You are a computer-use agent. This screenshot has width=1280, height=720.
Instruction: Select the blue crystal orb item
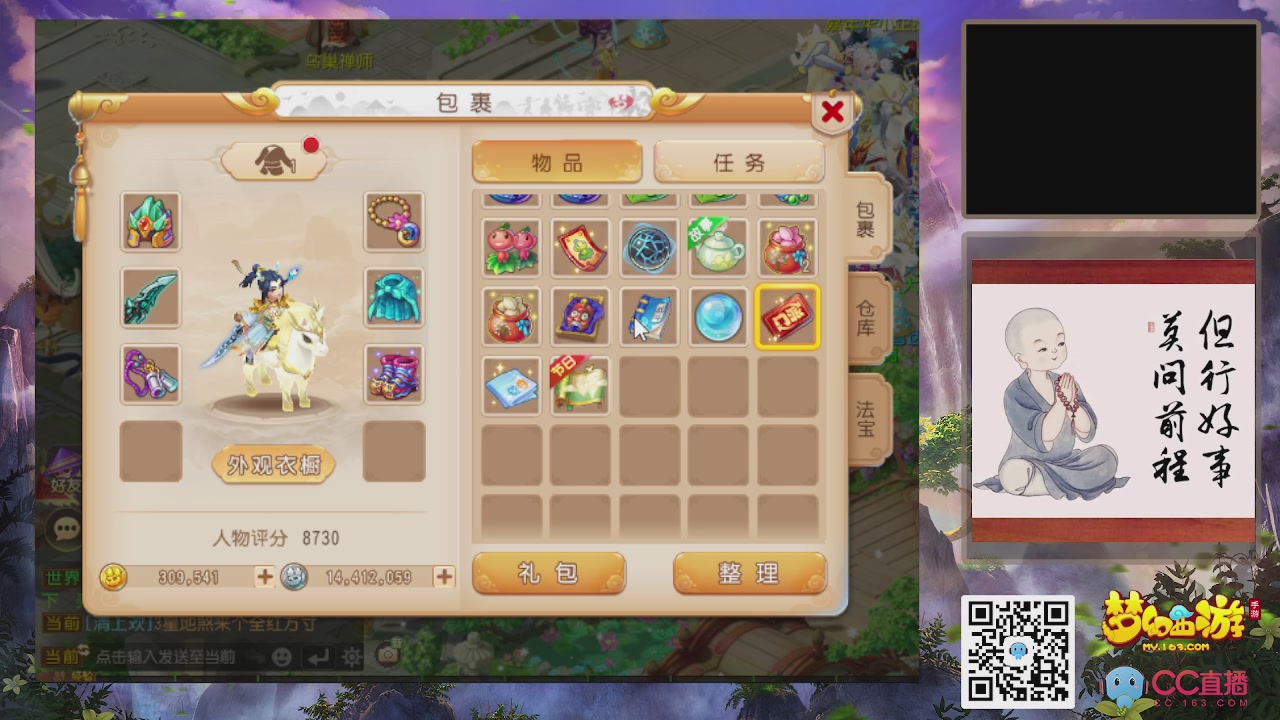pos(717,317)
